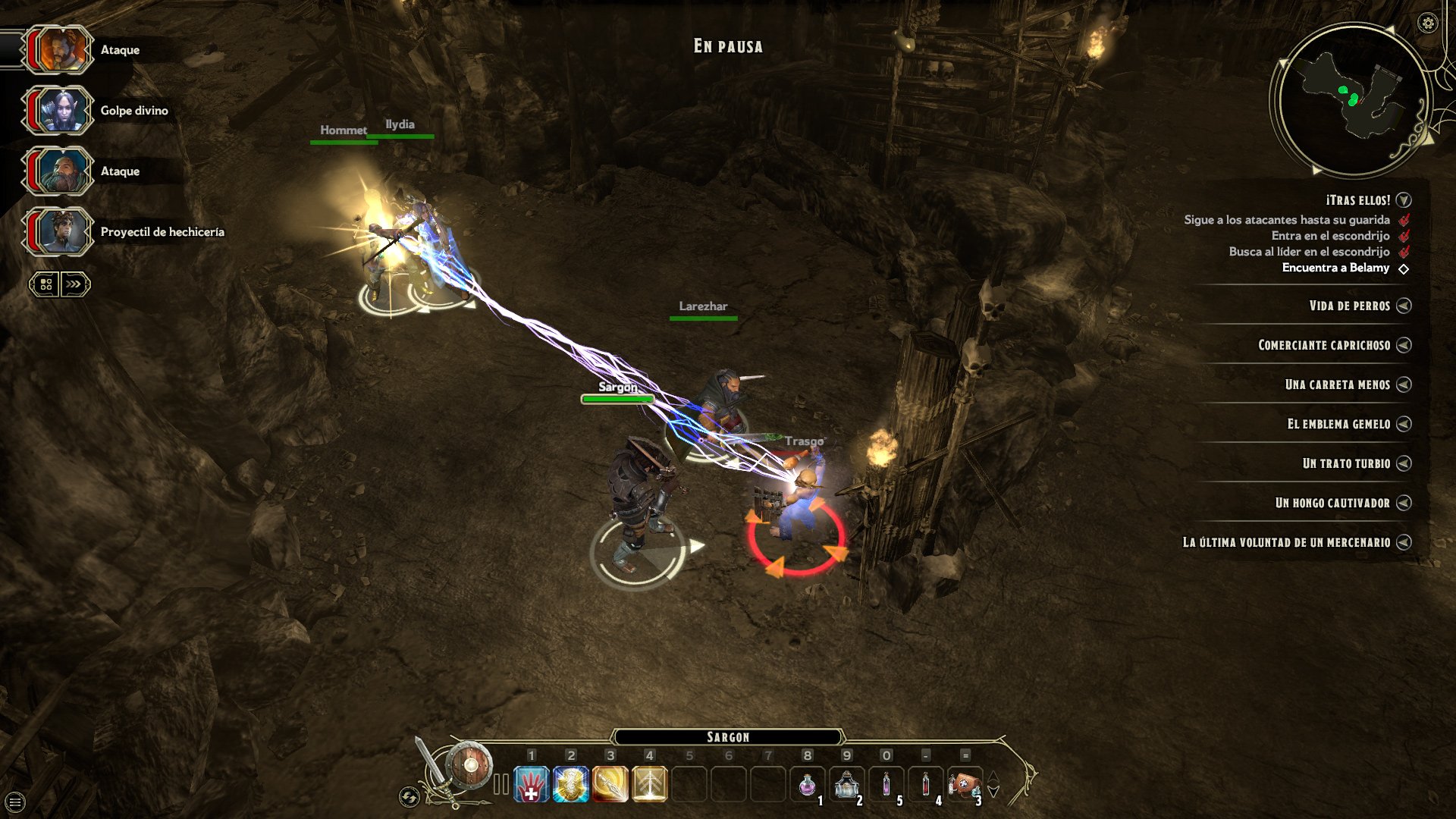1456x819 pixels.
Task: Activate the glowing dagger strike ability
Action: coord(610,785)
